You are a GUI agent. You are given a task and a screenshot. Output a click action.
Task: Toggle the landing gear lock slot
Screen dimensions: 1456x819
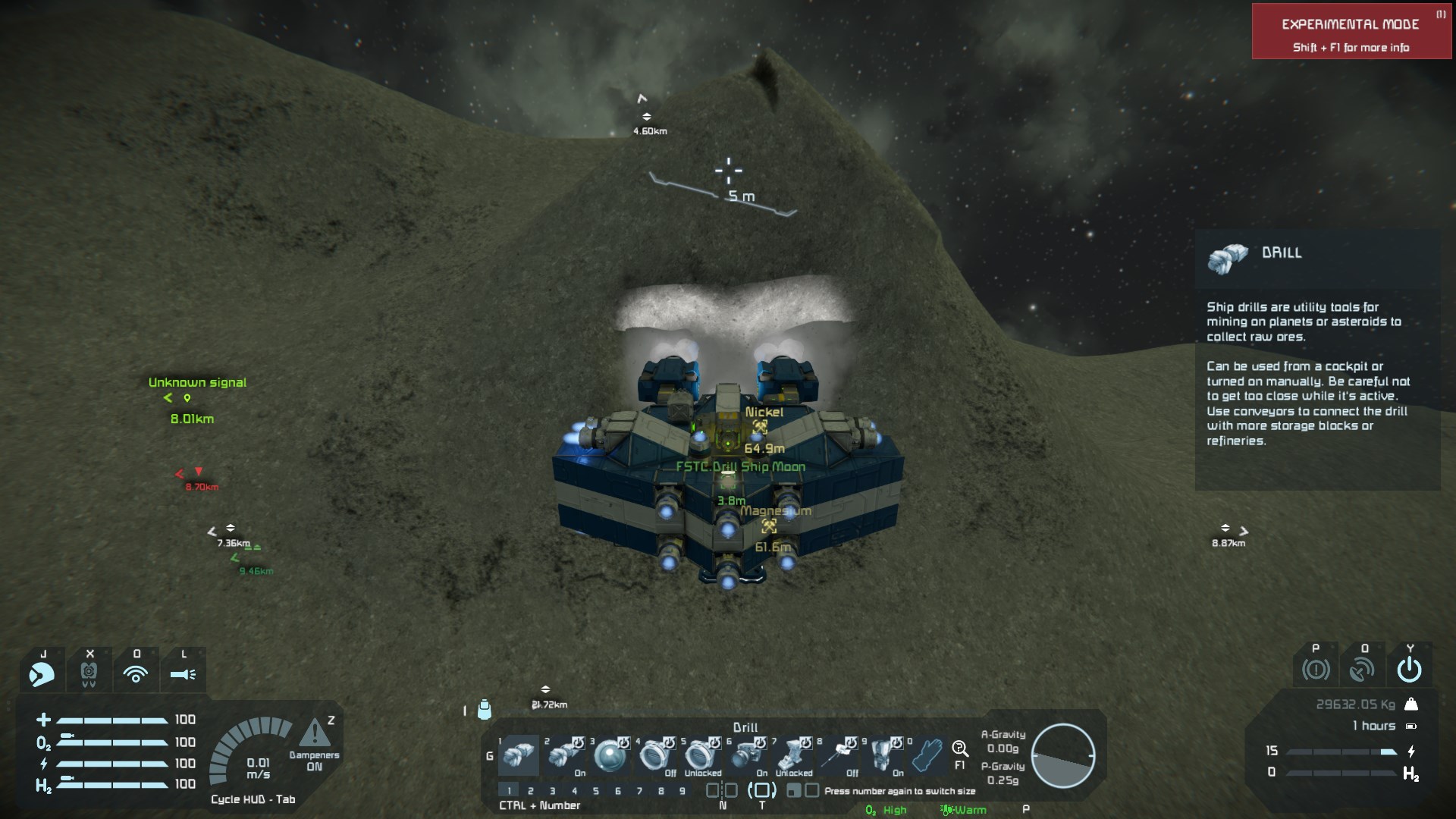792,756
